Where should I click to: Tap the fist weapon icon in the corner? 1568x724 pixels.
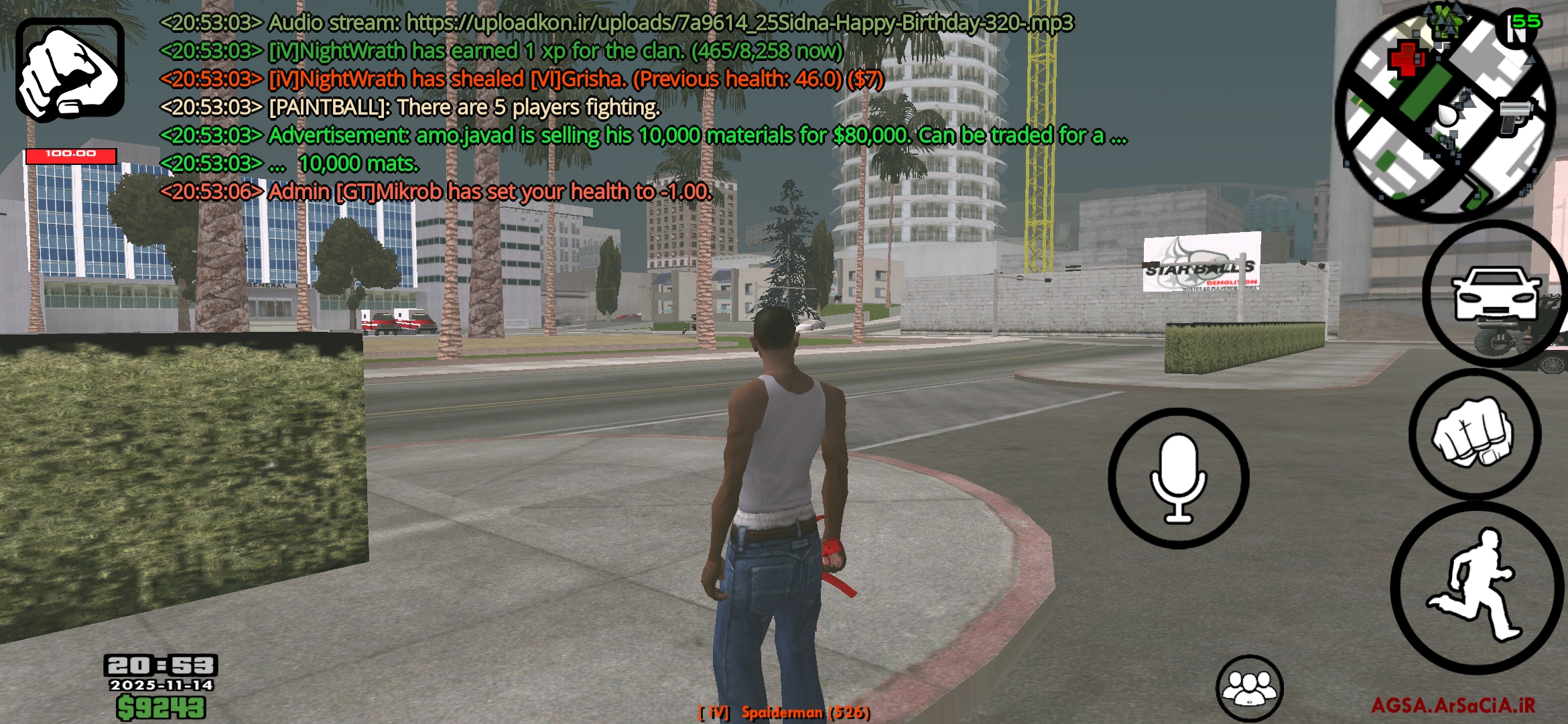point(70,70)
